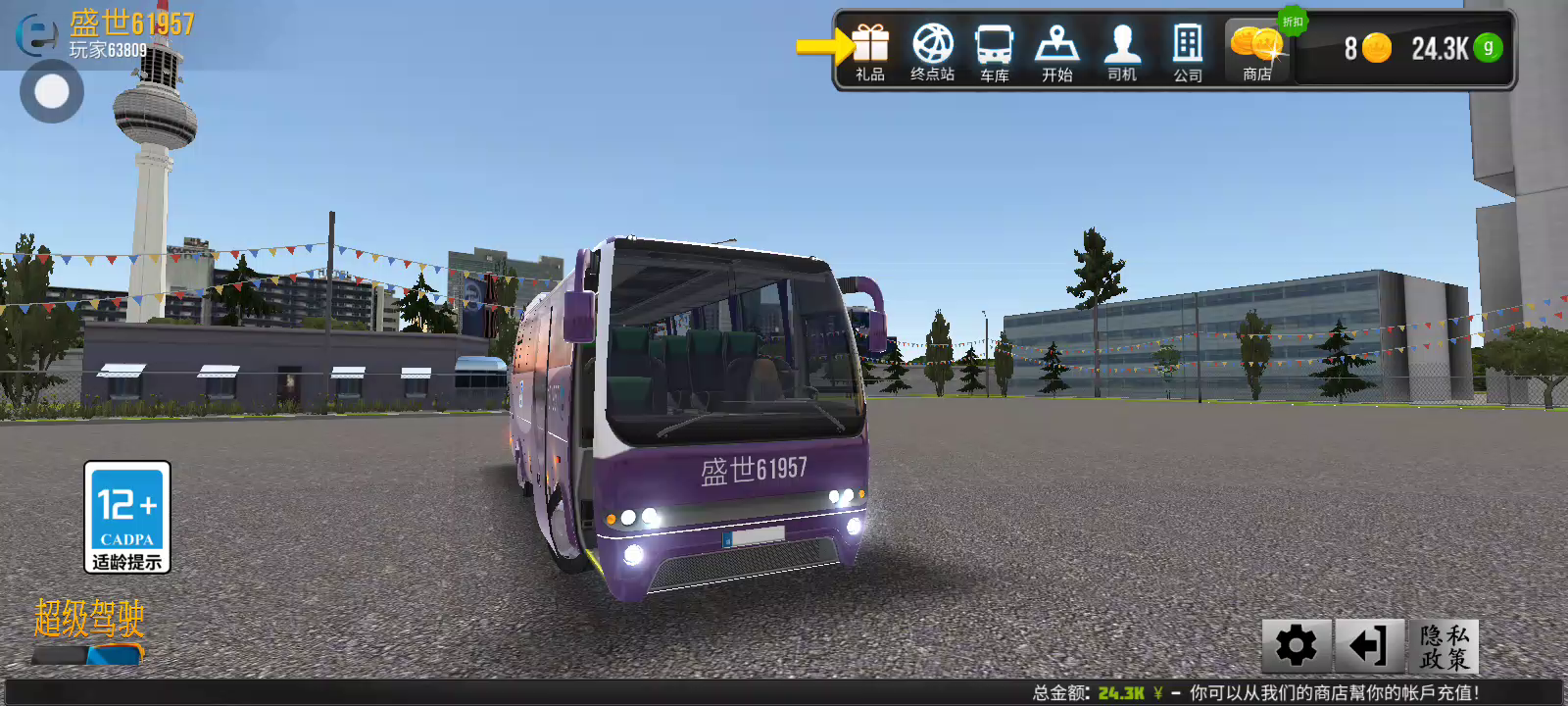The width and height of the screenshot is (1568, 706).
Task: Open the 礼品 gift menu
Action: (x=869, y=53)
